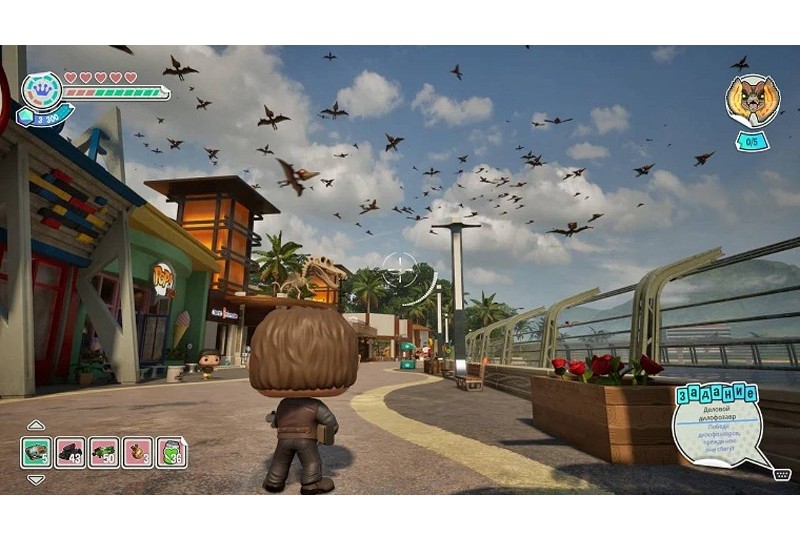
Task: Pick the green soda can slot
Action: point(172,452)
